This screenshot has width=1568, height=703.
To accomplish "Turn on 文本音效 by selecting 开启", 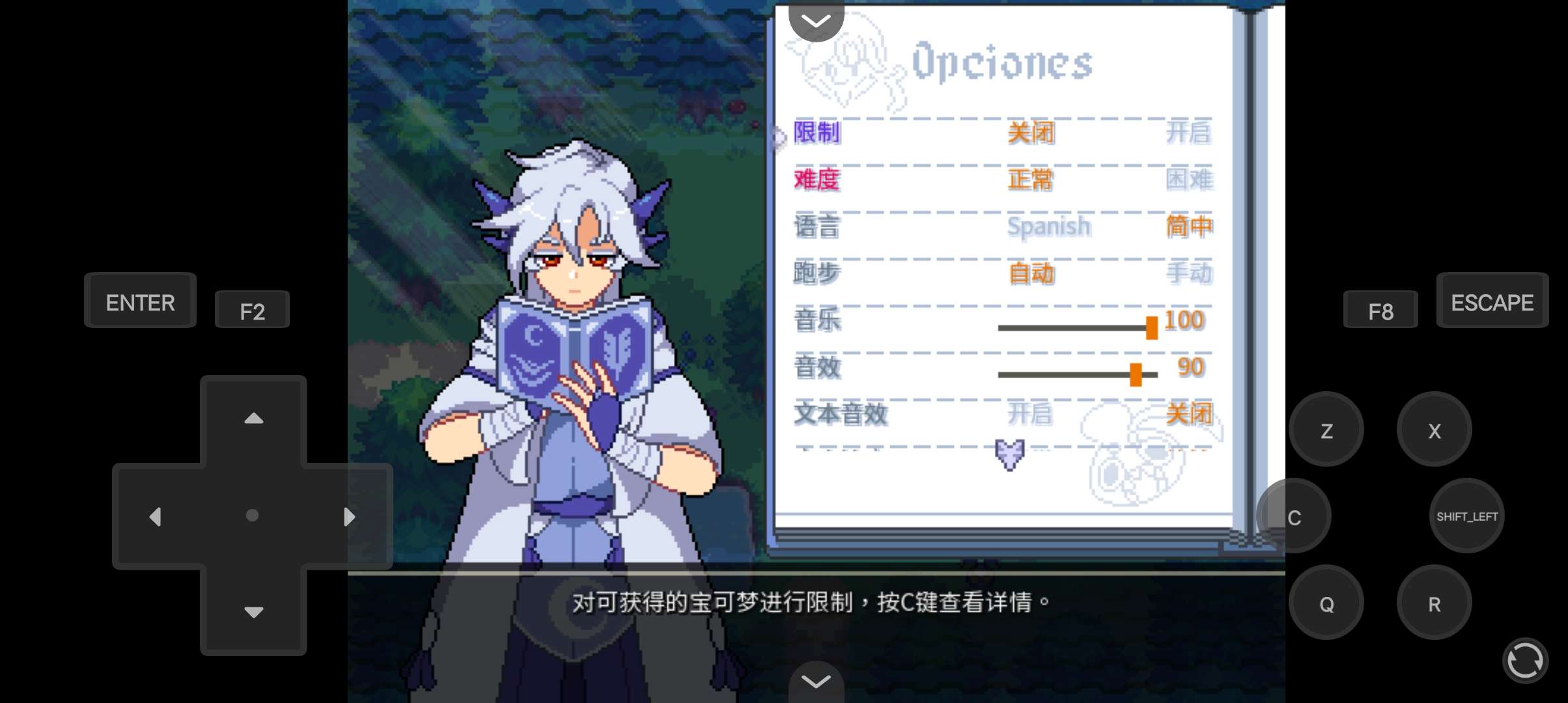I will pyautogui.click(x=1031, y=413).
